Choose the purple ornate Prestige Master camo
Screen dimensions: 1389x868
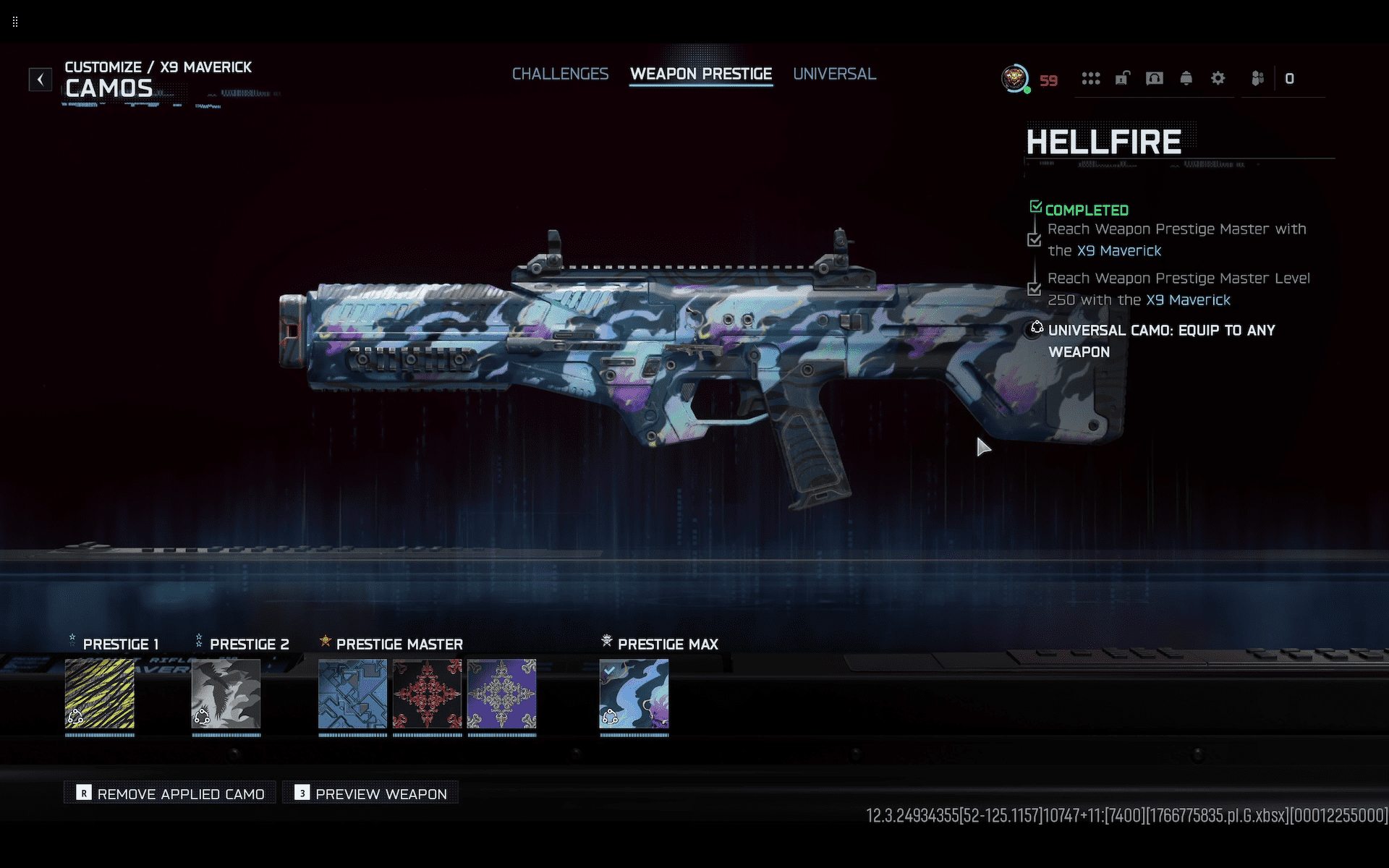501,694
